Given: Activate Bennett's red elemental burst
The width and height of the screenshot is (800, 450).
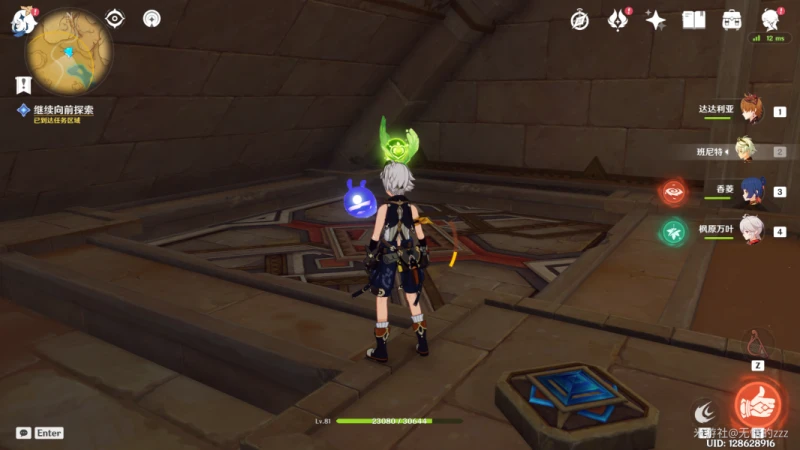Looking at the screenshot, I should (756, 404).
